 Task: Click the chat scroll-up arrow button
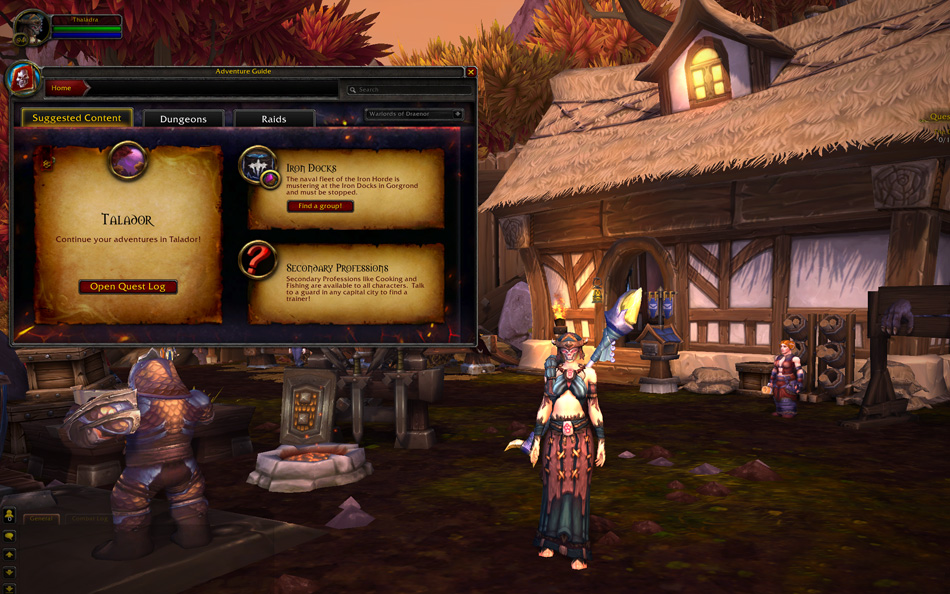(9, 554)
